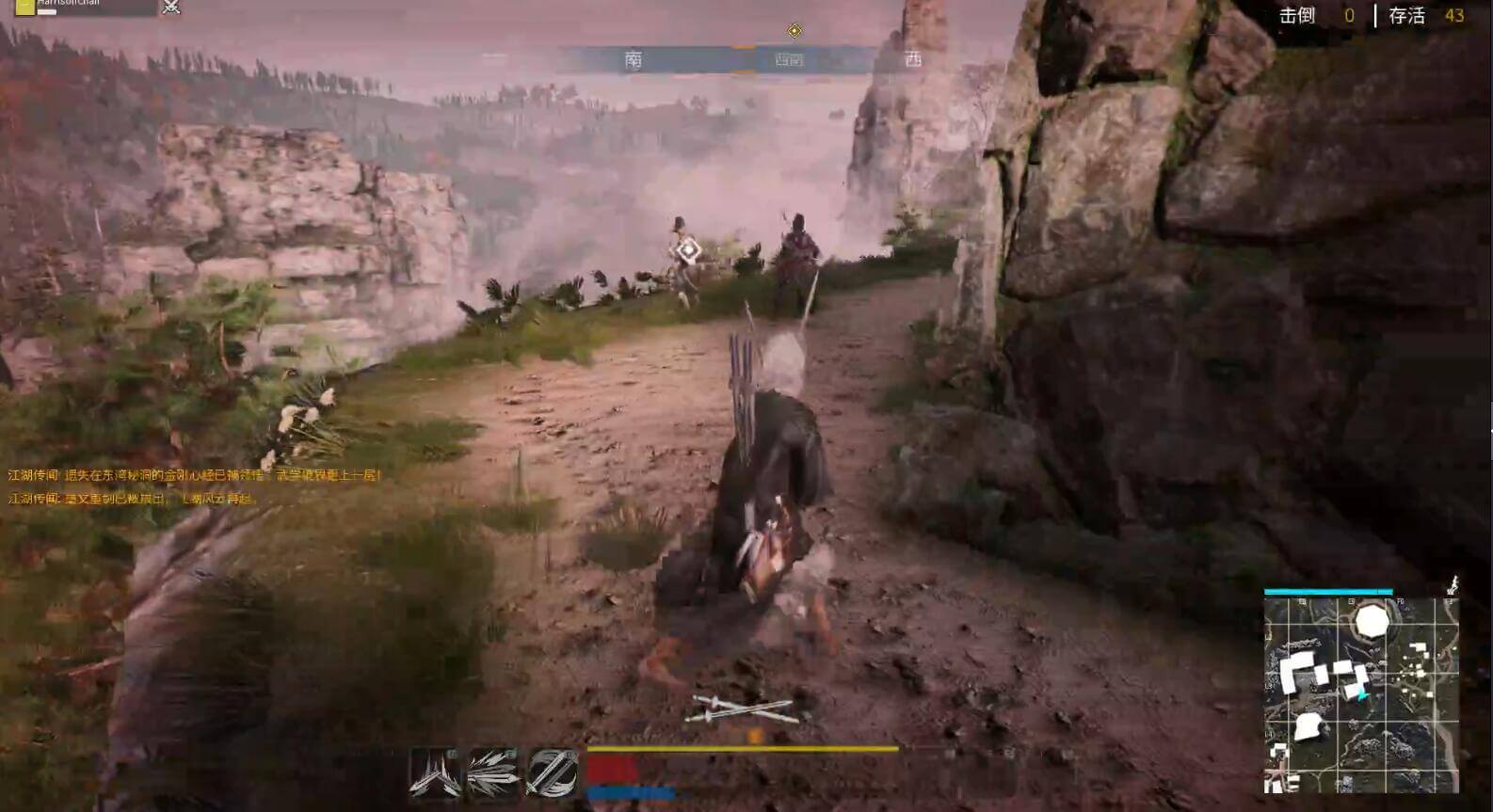Activate the upward blade spikes skill

pos(435,772)
